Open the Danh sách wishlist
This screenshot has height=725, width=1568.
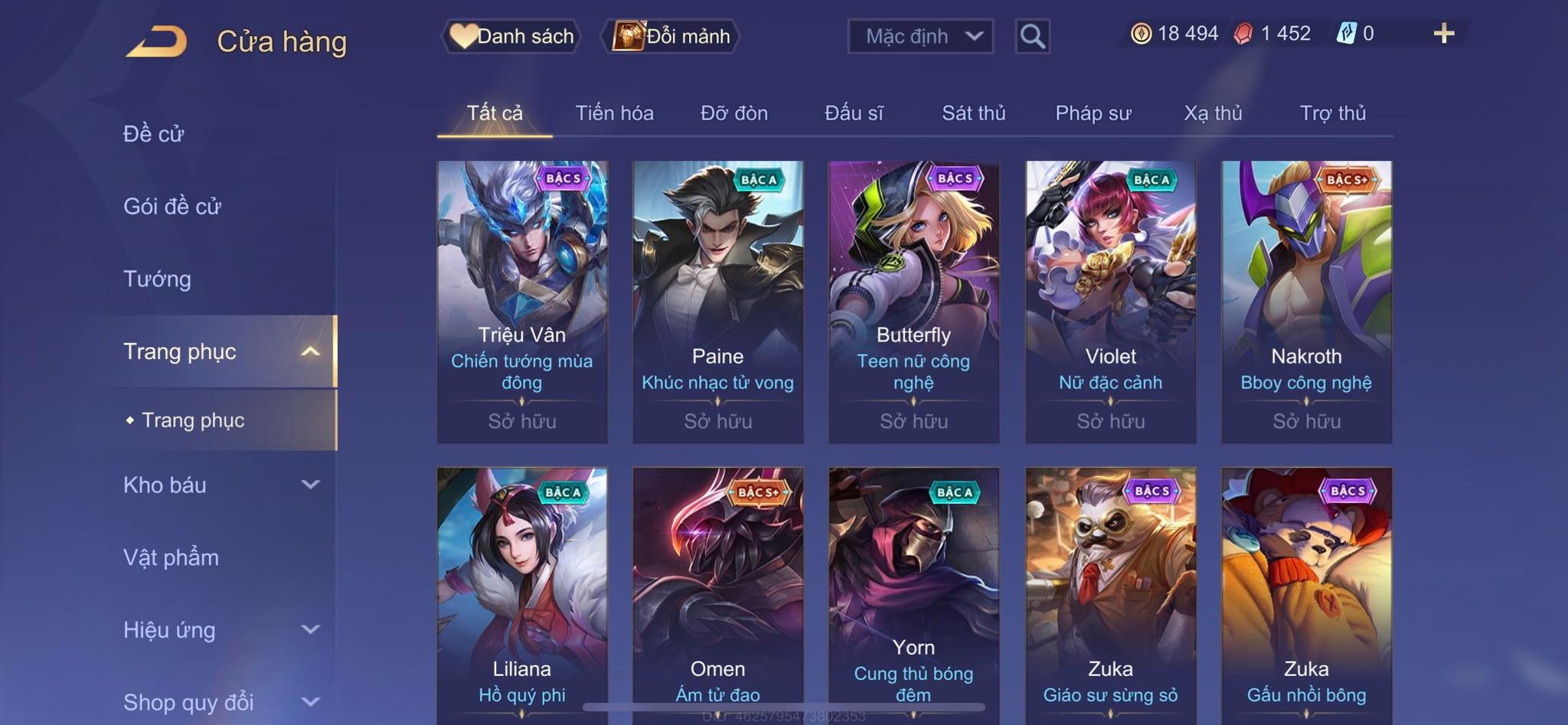(x=511, y=36)
